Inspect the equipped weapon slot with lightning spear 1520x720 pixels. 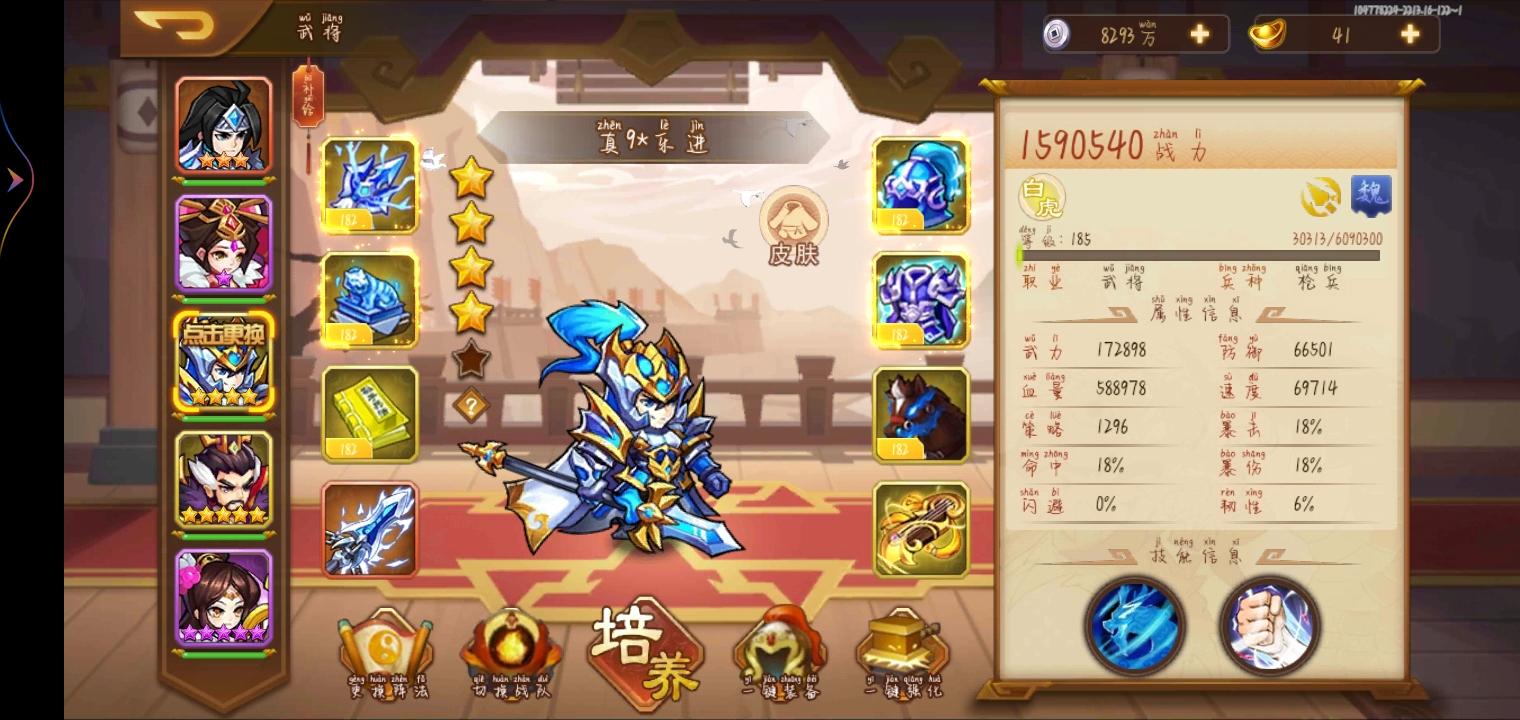370,528
